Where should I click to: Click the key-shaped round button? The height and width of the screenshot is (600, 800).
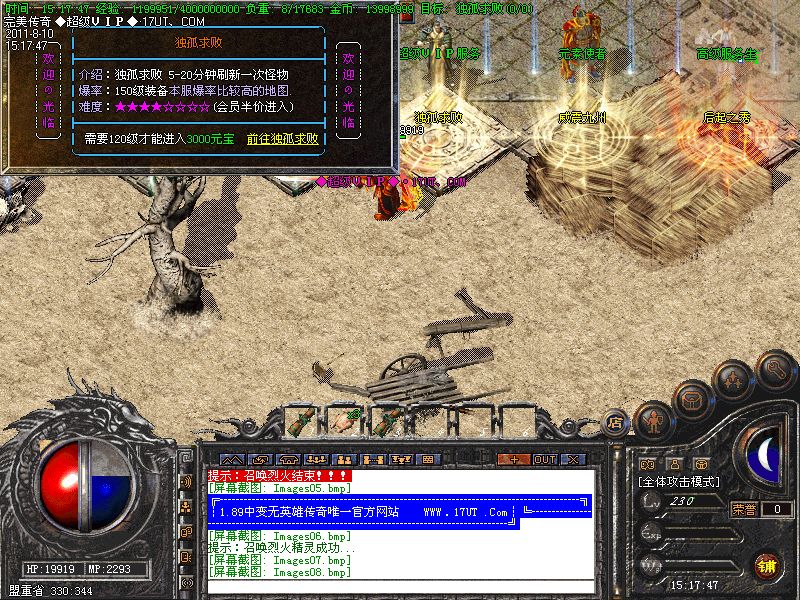pyautogui.click(x=775, y=369)
